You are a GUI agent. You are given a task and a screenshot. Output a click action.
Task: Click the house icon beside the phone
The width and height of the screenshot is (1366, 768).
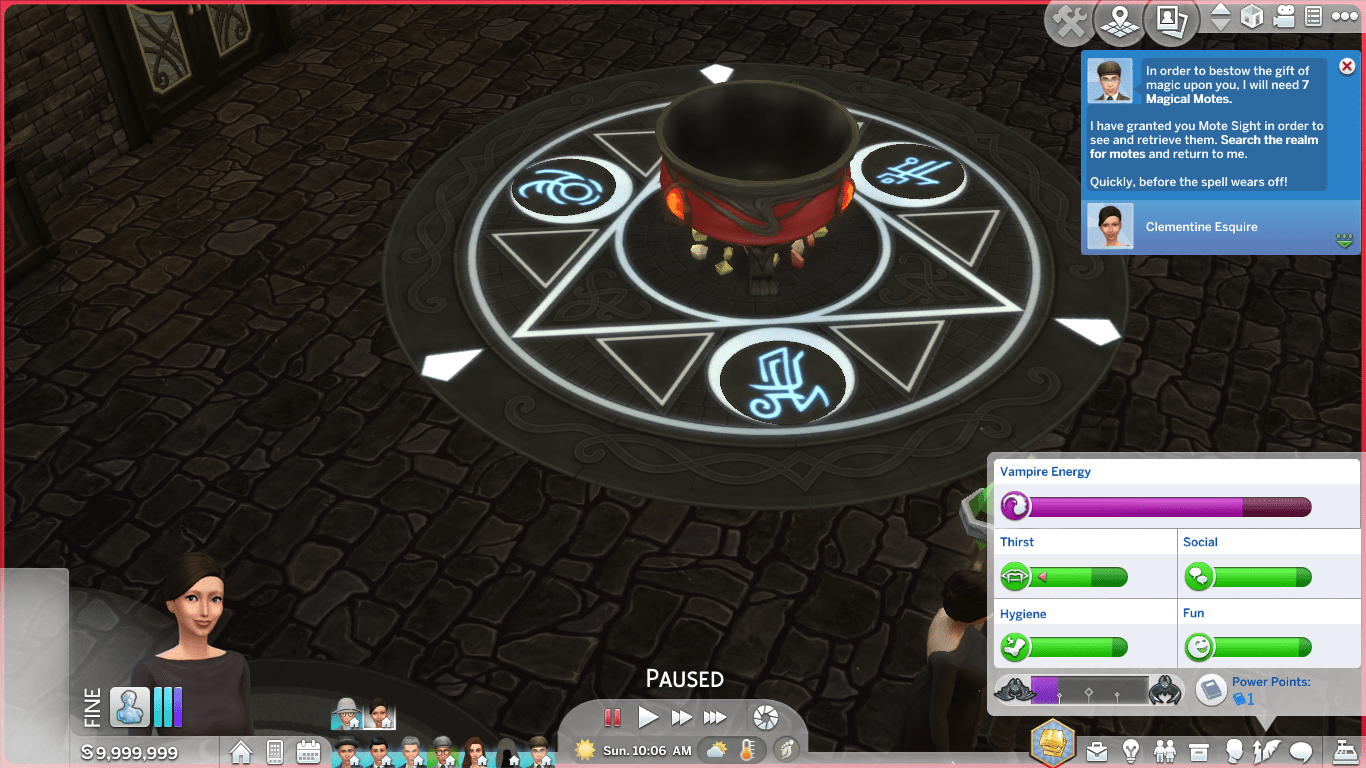tap(241, 751)
